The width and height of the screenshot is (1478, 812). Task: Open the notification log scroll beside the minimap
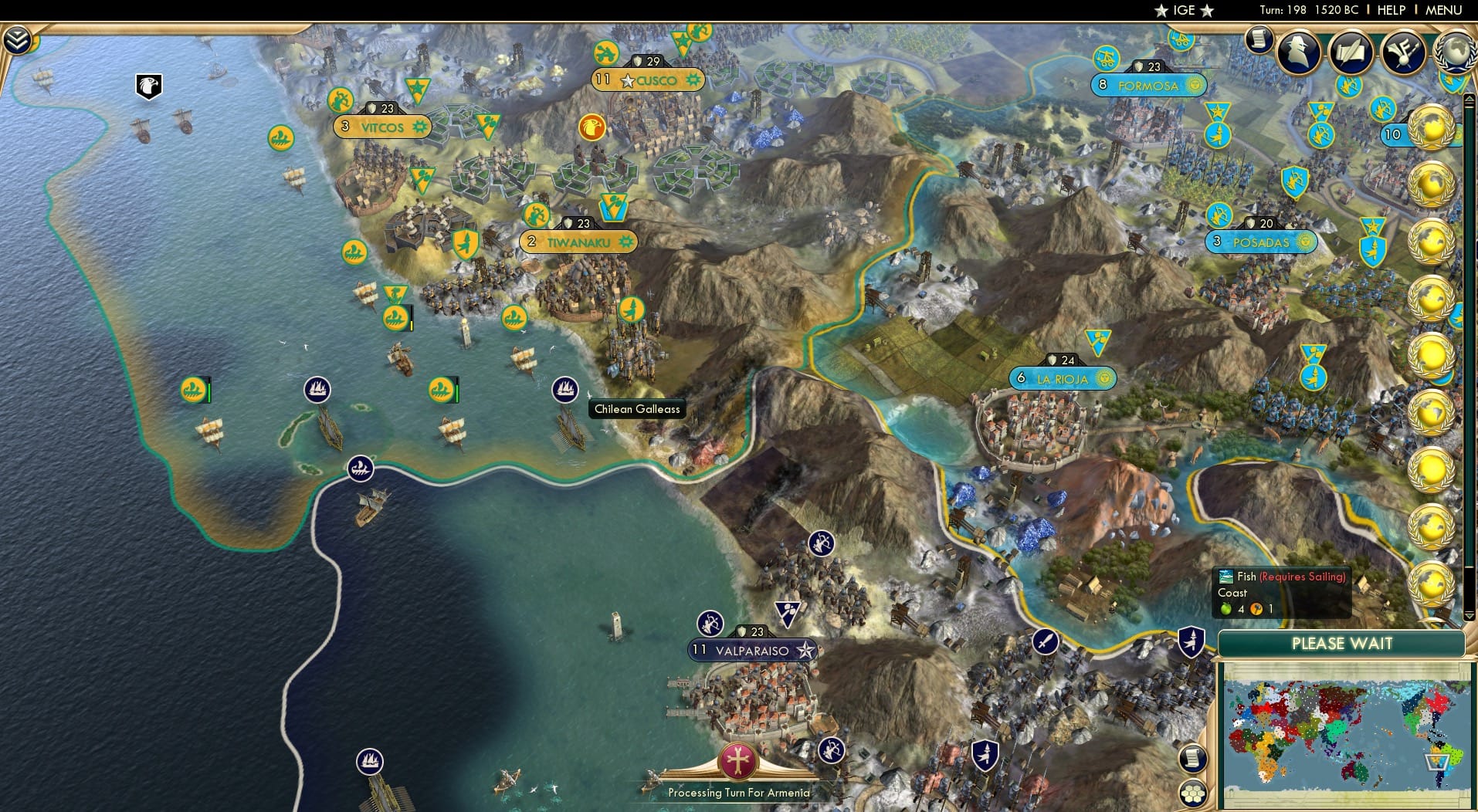1192,758
